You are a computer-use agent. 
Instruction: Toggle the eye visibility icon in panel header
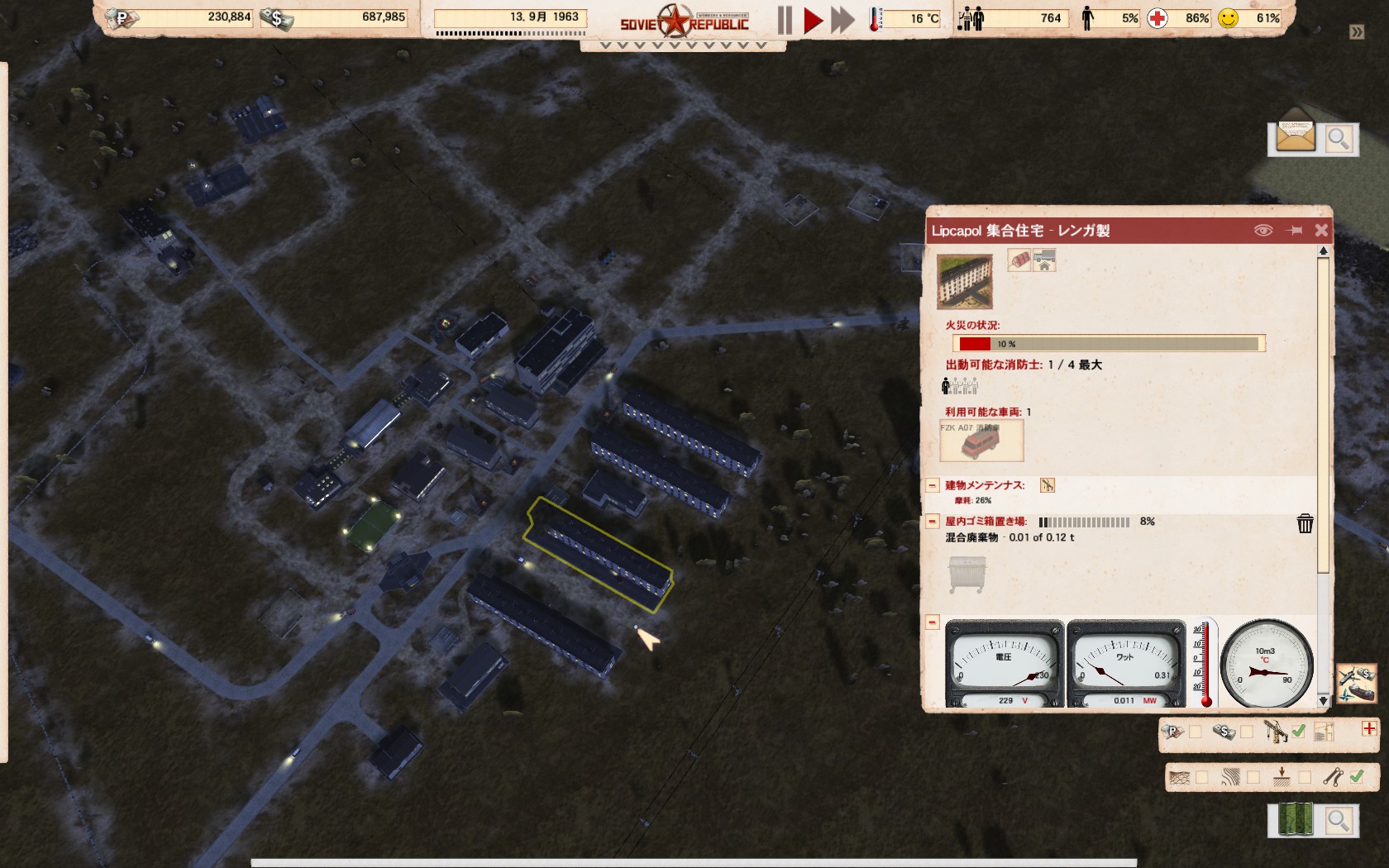pyautogui.click(x=1263, y=231)
